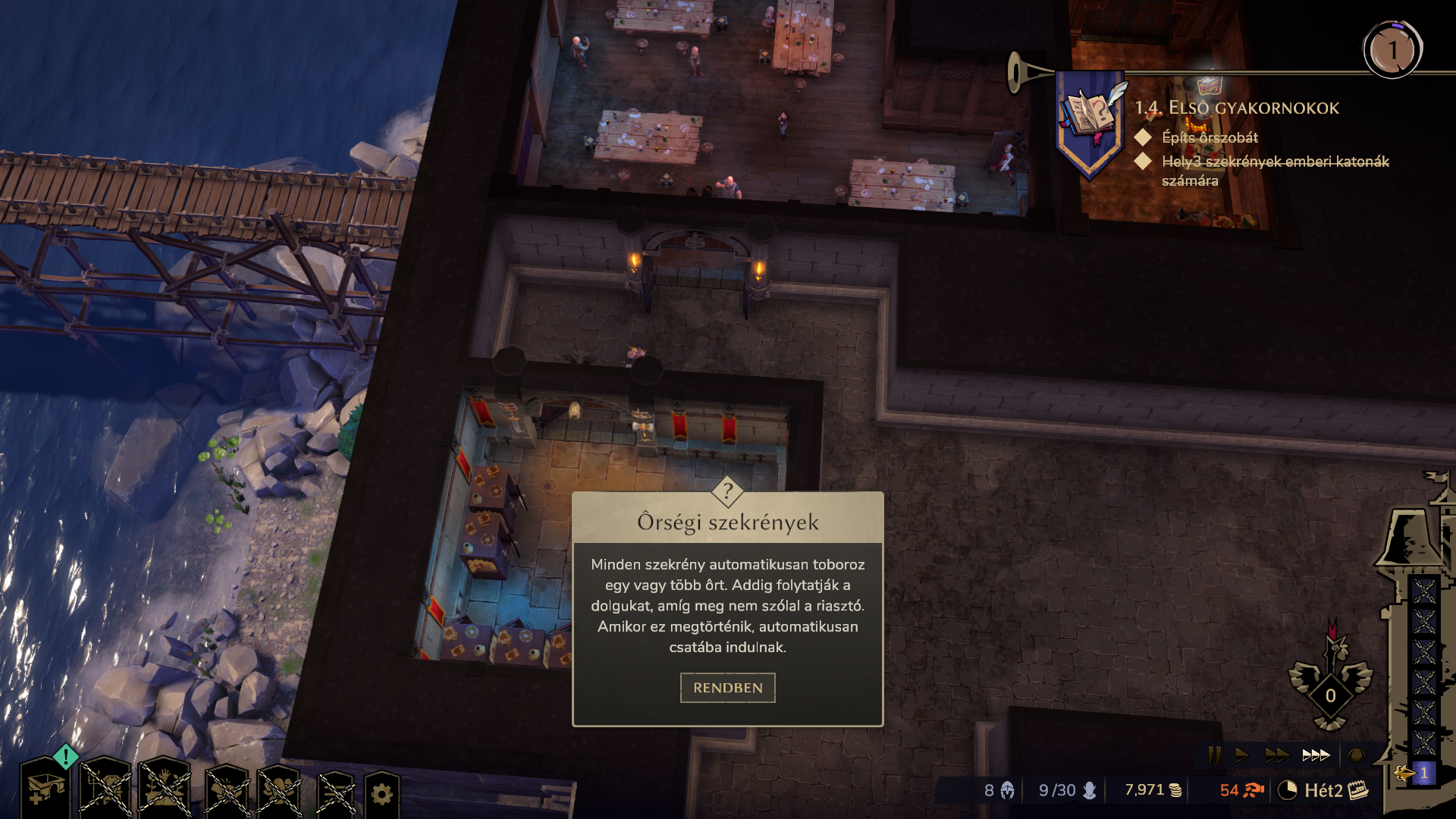This screenshot has height=819, width=1456.
Task: Open the gear settings menu
Action: [x=381, y=794]
